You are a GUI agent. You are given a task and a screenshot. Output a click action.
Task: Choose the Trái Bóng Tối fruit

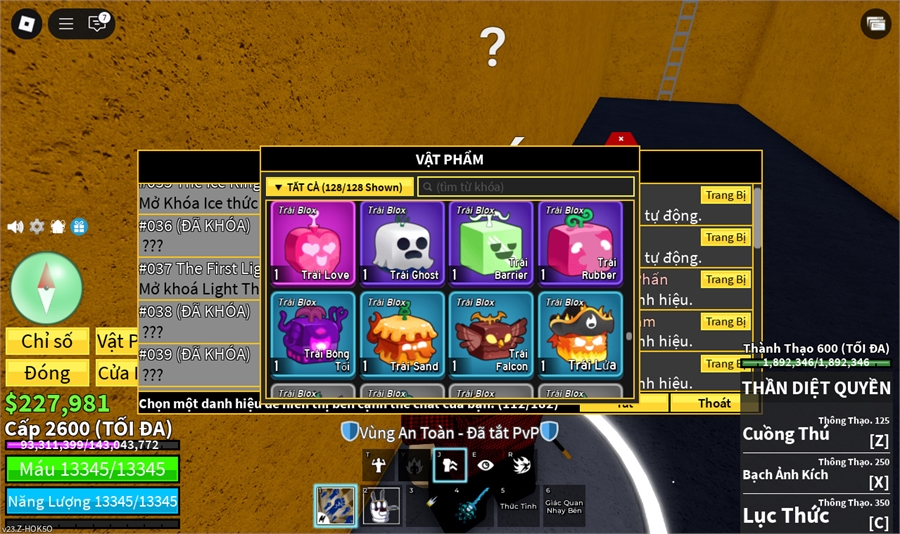point(312,334)
